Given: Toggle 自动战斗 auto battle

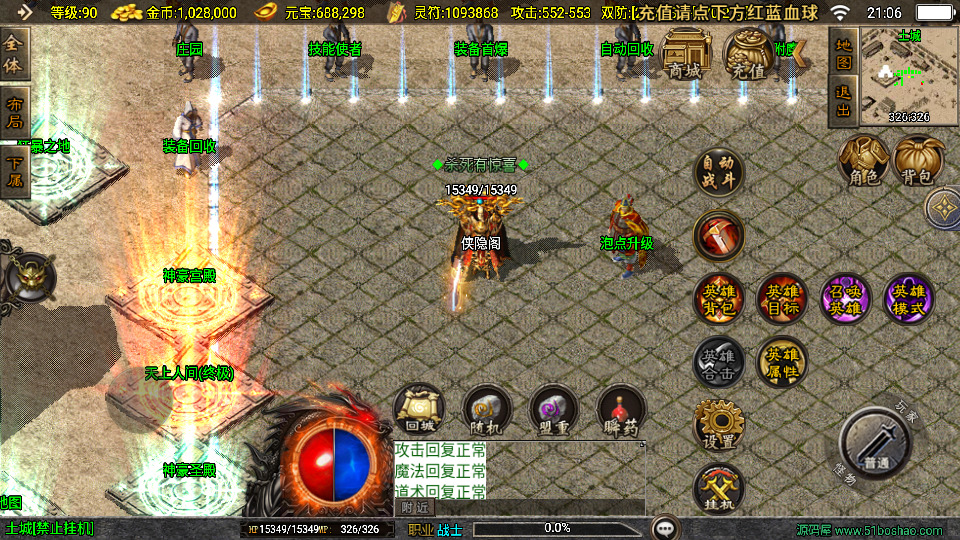Looking at the screenshot, I should [x=719, y=173].
